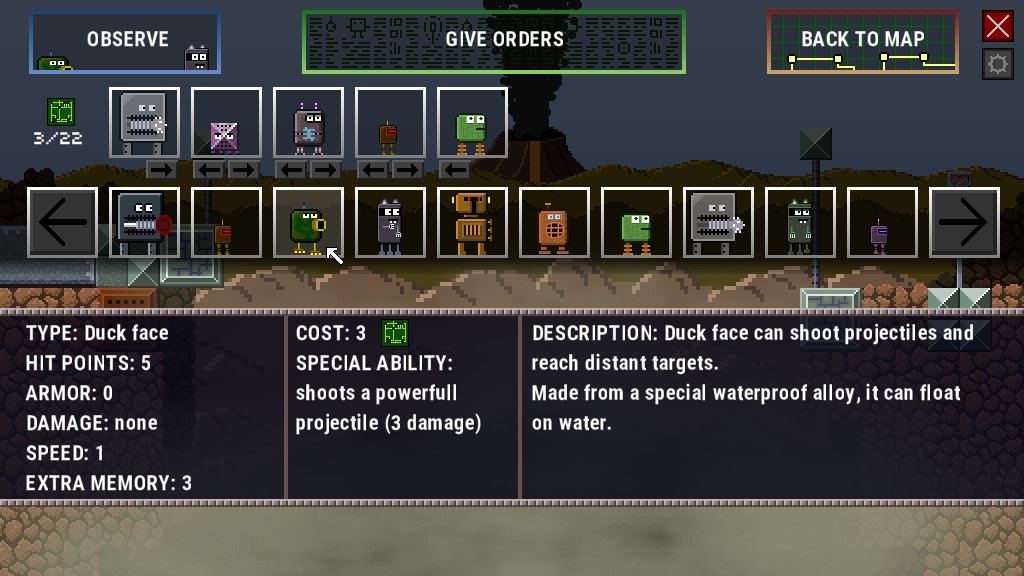This screenshot has width=1024, height=576.
Task: Choose the dark green robot tile
Action: (x=800, y=222)
